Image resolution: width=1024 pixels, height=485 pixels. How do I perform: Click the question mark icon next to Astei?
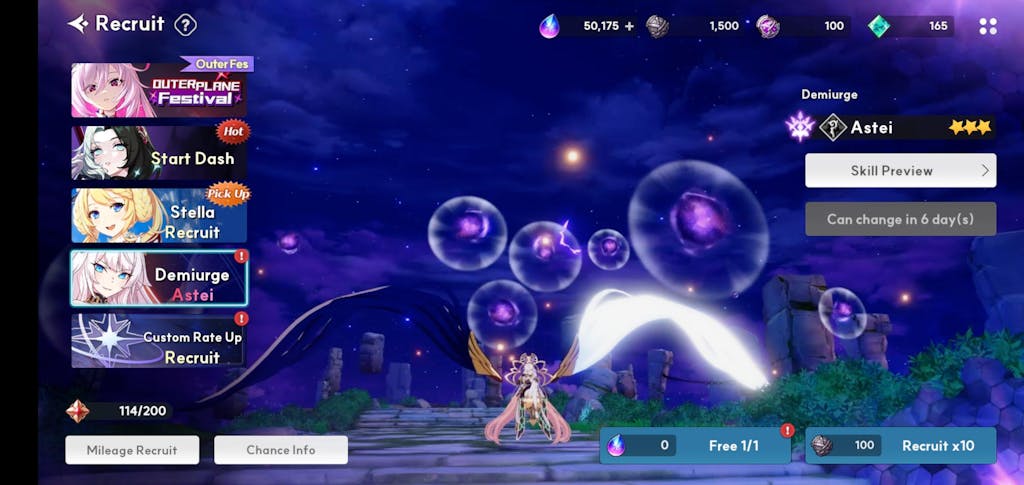832,127
